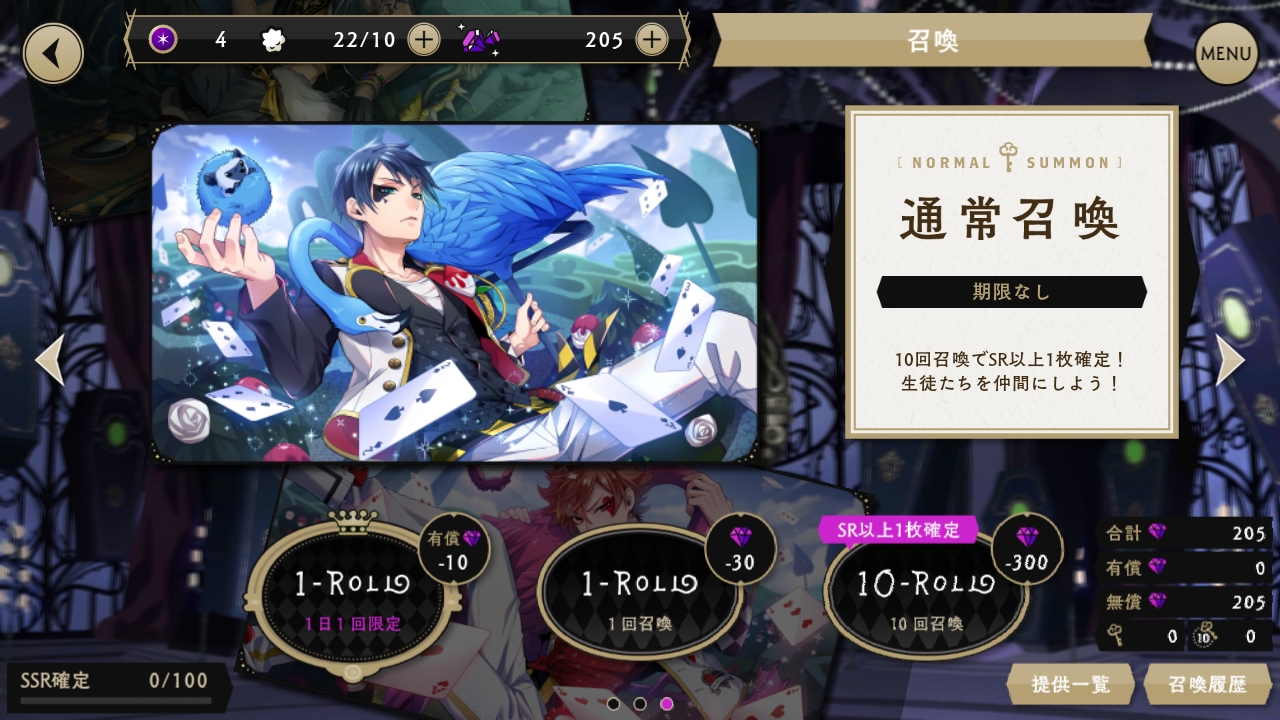Screen dimensions: 1280x720
Task: Select the second banner page dot
Action: 640,704
